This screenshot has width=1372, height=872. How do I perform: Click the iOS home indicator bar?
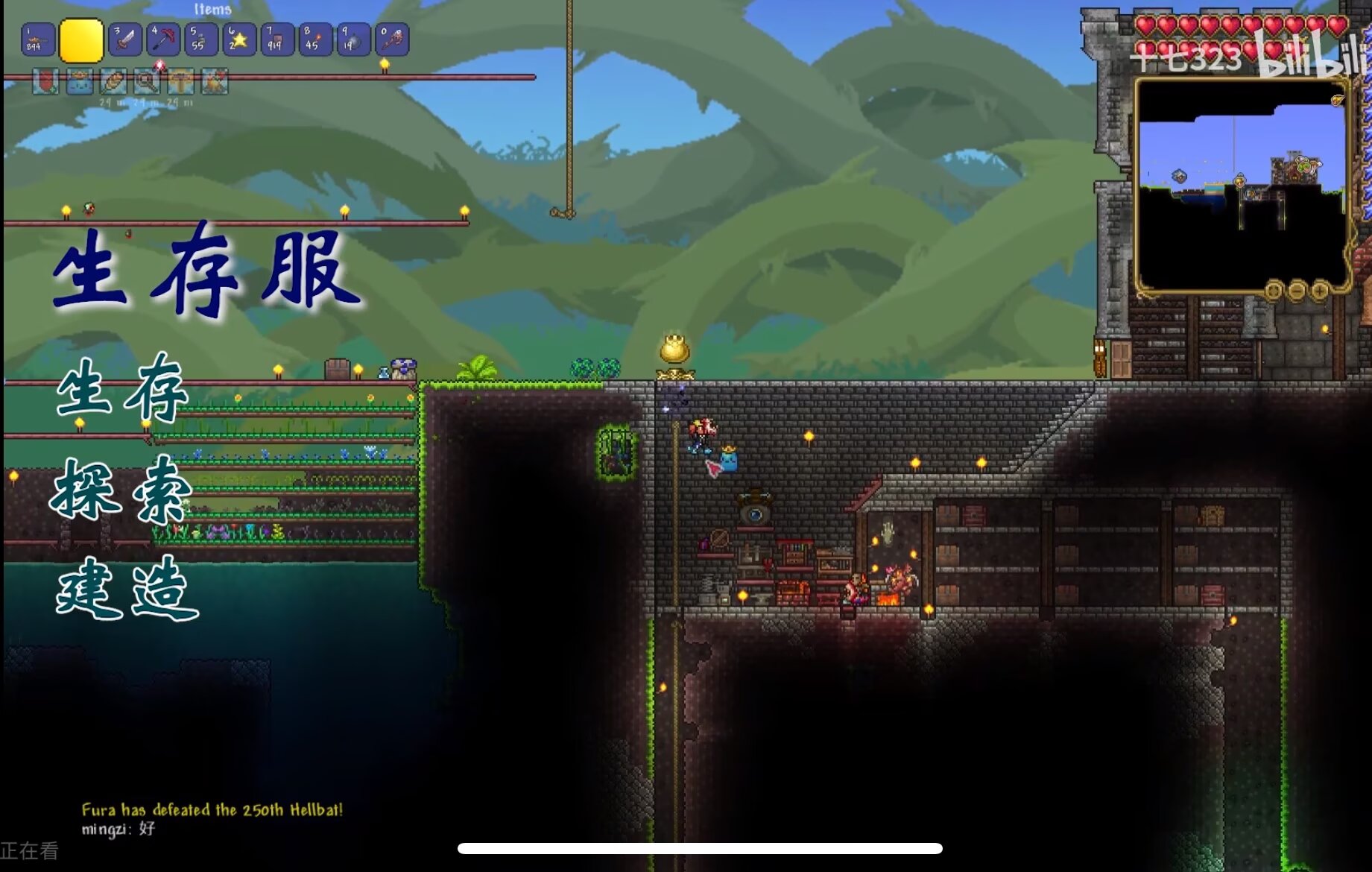[x=700, y=848]
